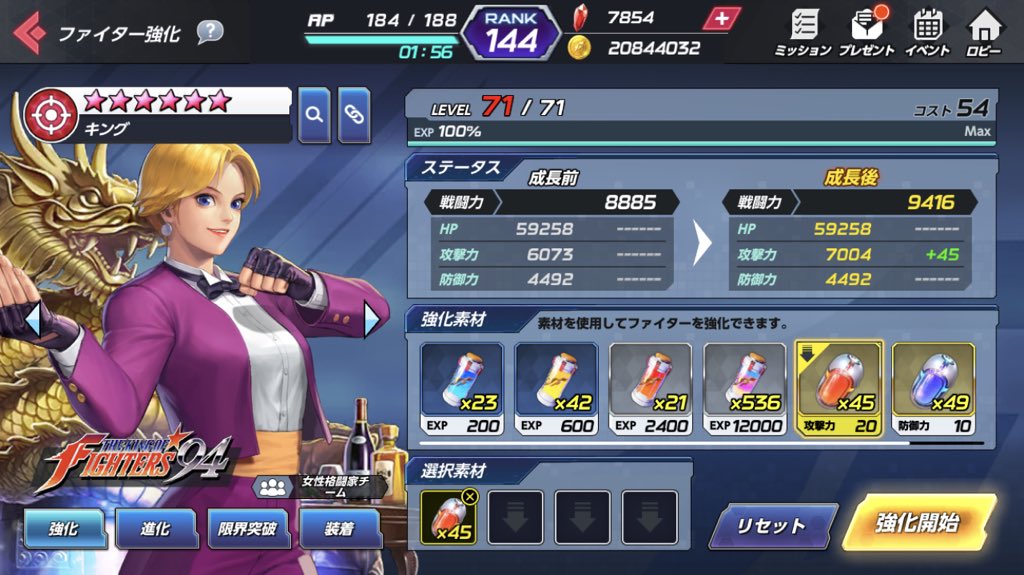Select the EXP 12000 capsule material
Viewport: 1024px width, 575px height.
pyautogui.click(x=744, y=389)
